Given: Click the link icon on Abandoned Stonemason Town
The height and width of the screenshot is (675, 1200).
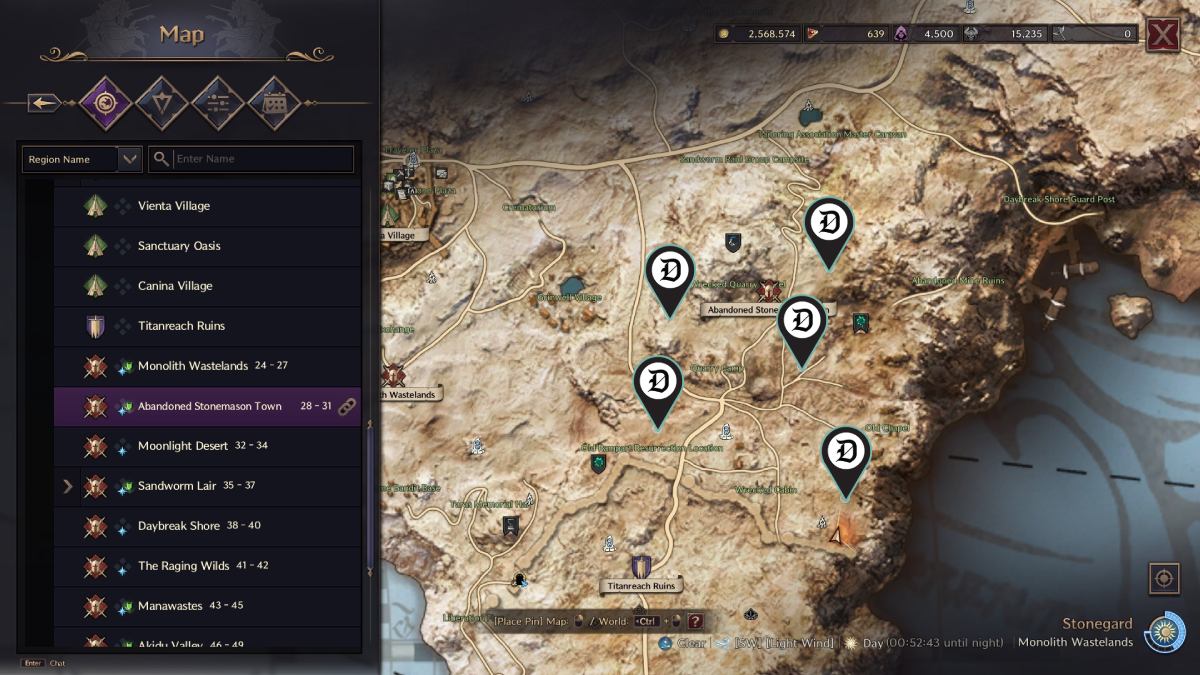Looking at the screenshot, I should click(347, 406).
